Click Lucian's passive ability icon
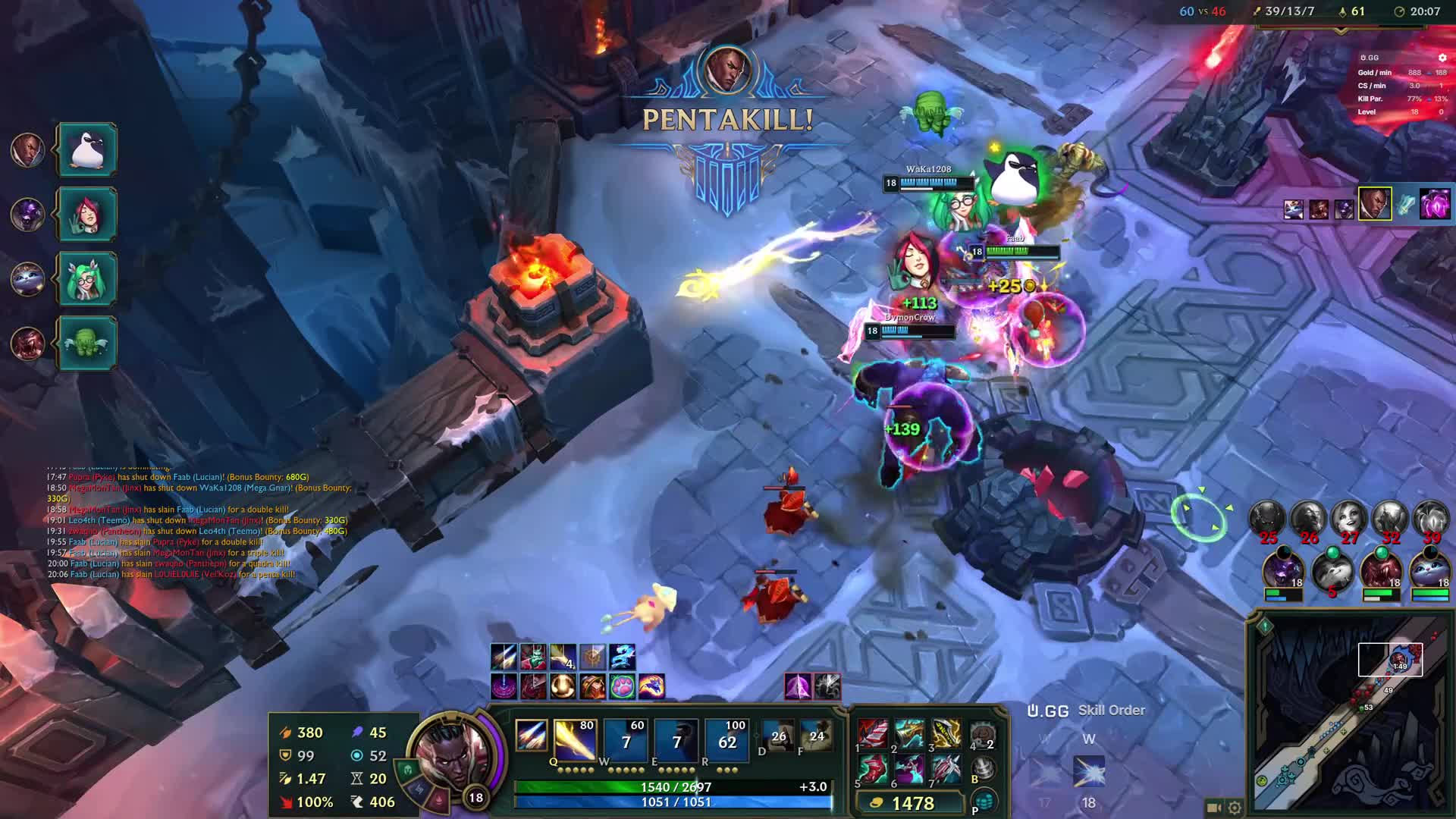Viewport: 1456px width, 819px height. click(531, 736)
